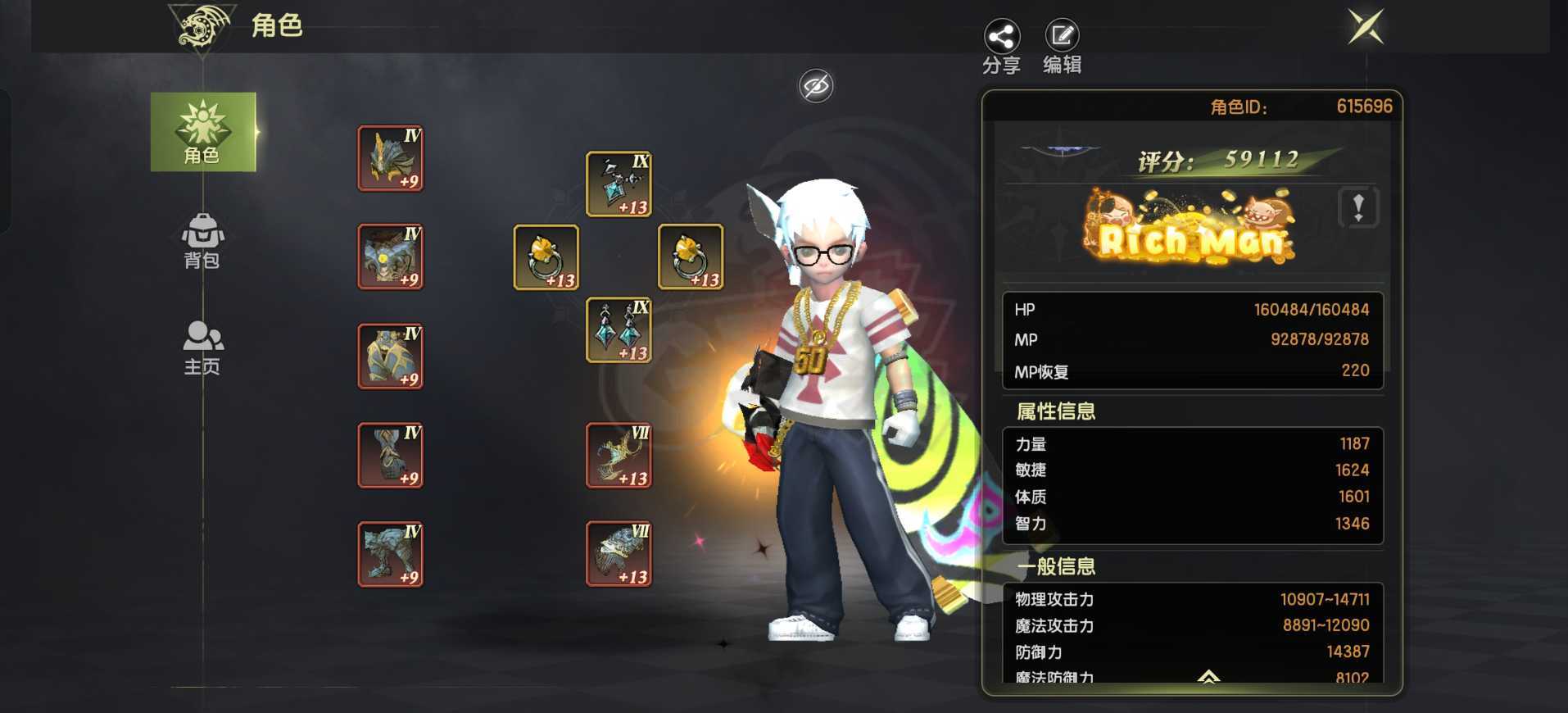The height and width of the screenshot is (713, 1568).
Task: Select the +13 secondary weapon slot
Action: pos(619,554)
